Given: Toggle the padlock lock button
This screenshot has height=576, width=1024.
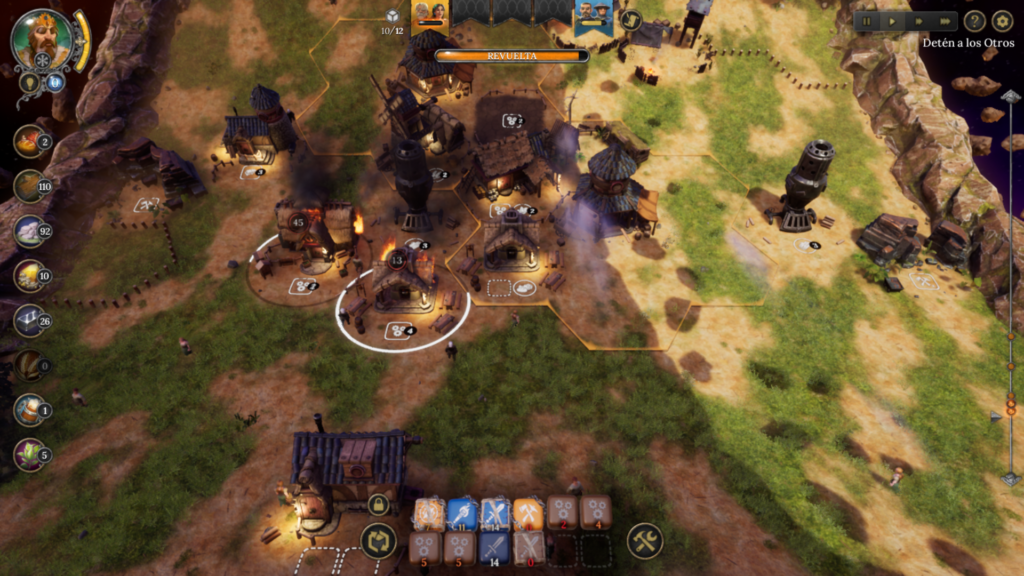Looking at the screenshot, I should pyautogui.click(x=378, y=504).
